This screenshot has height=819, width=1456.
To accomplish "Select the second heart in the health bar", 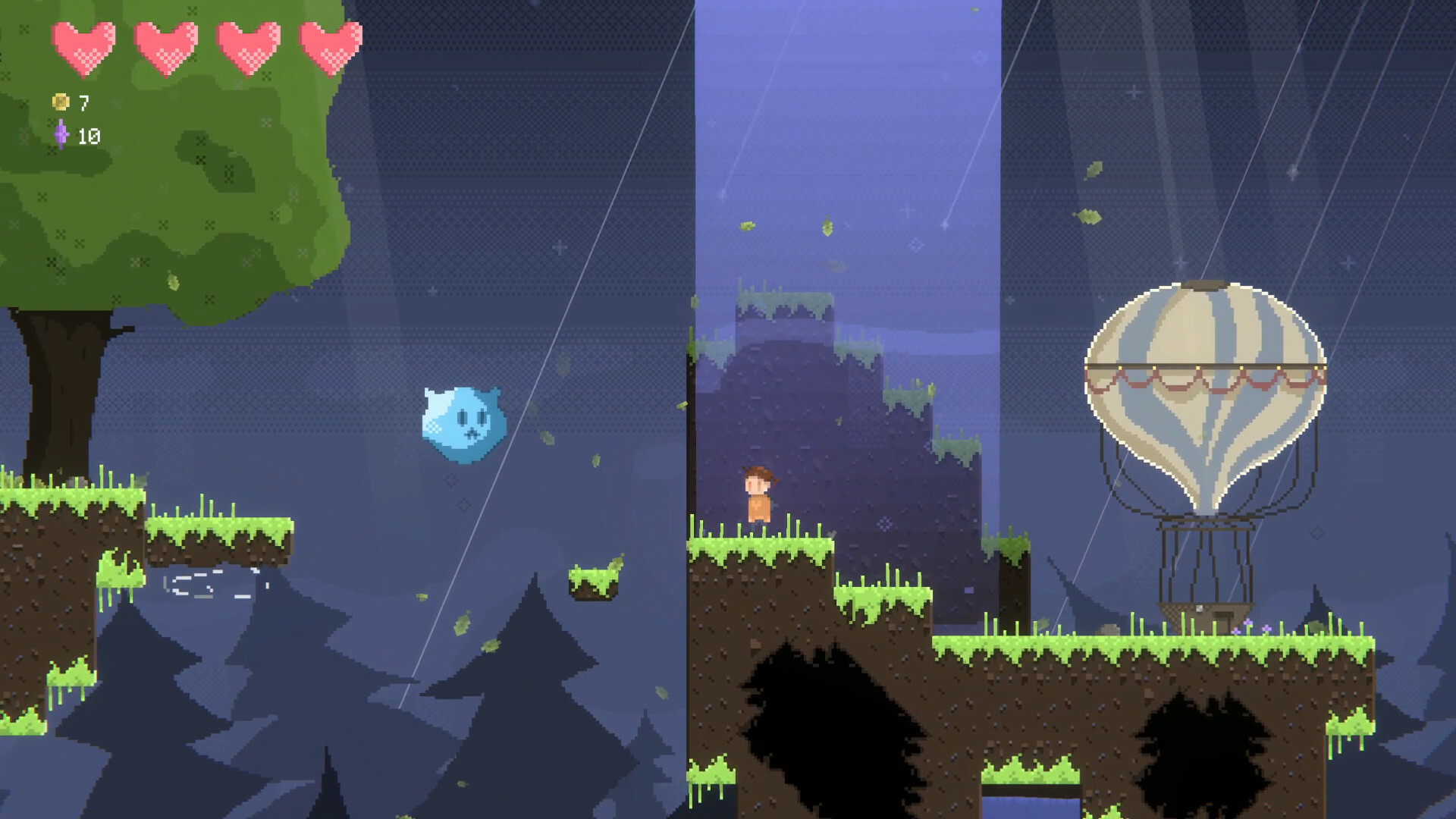I will click(168, 47).
